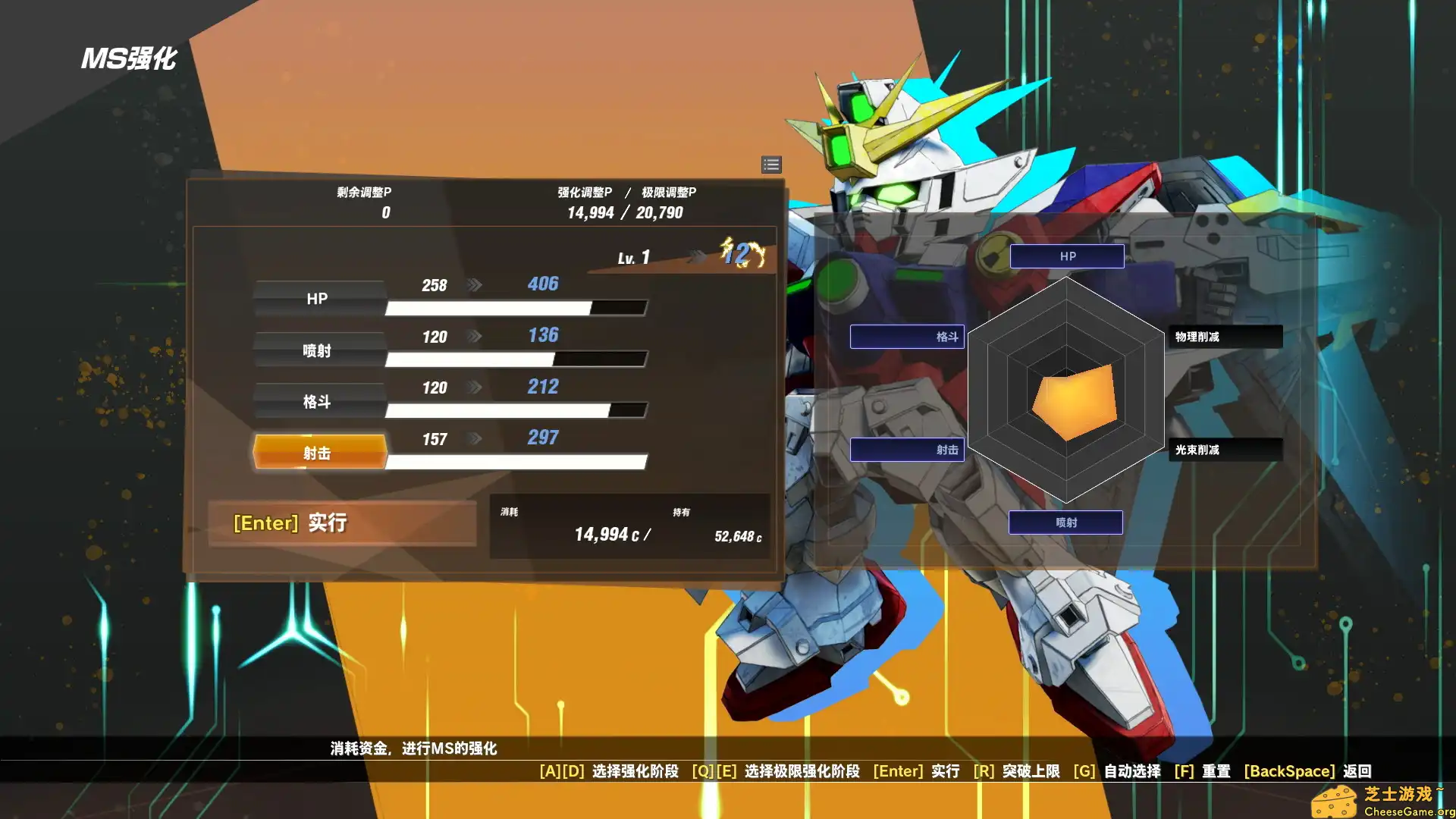This screenshot has height=819, width=1456.
Task: Click the 物理削减 stat label
Action: [1224, 336]
